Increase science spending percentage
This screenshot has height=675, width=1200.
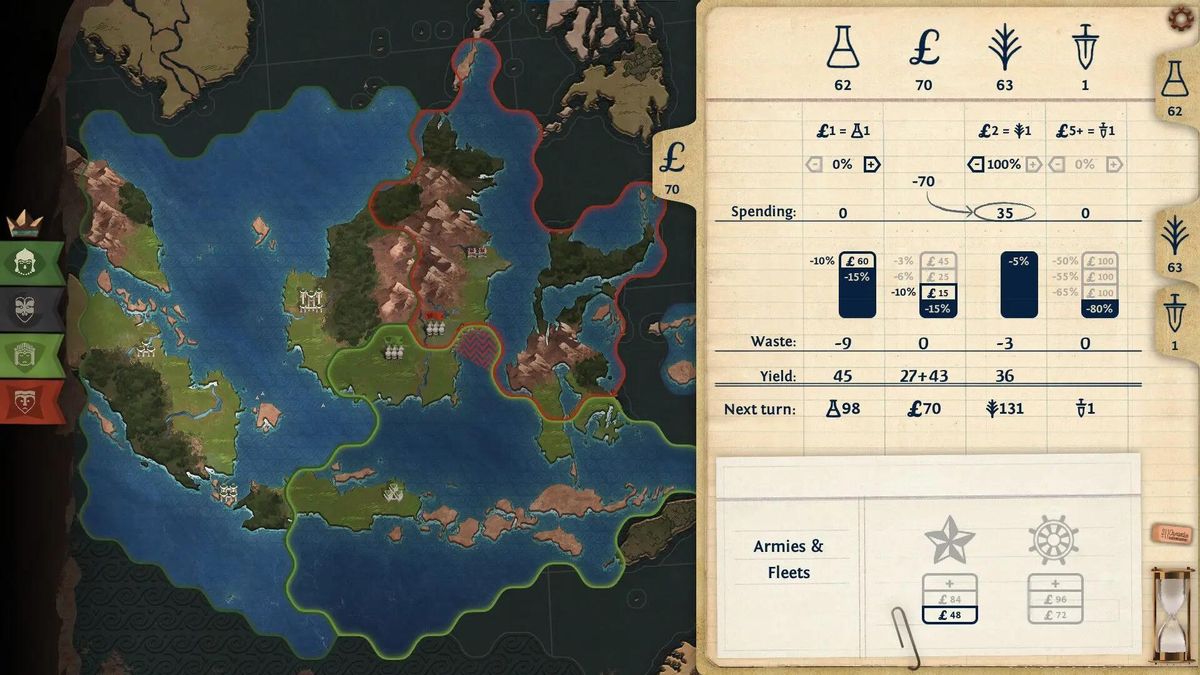(871, 164)
